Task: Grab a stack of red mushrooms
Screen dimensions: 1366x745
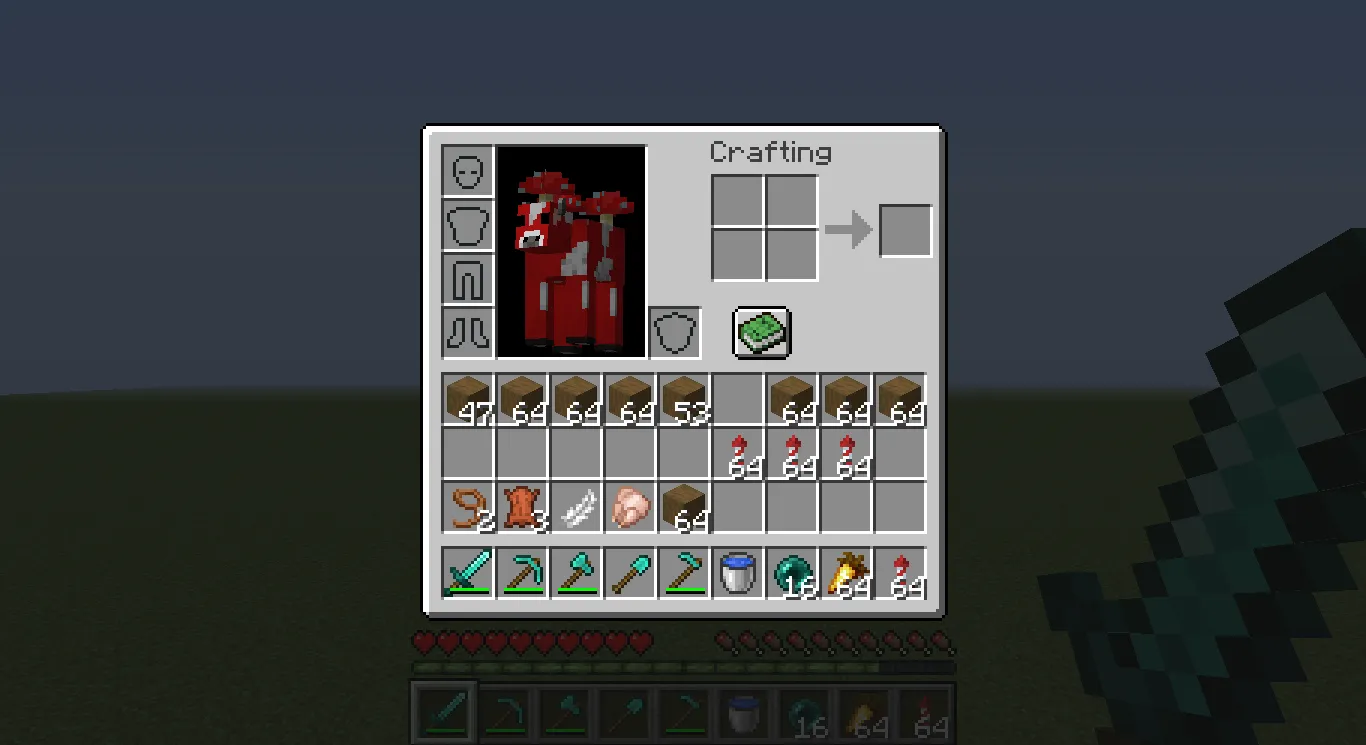Action: click(x=738, y=452)
